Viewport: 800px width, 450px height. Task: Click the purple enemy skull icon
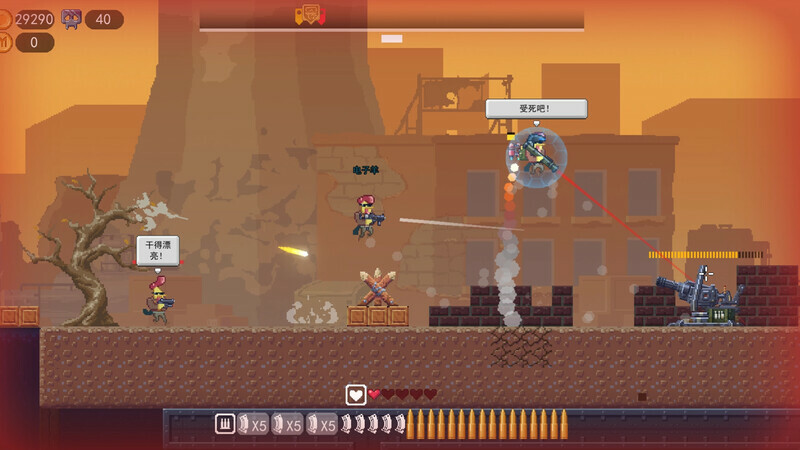point(72,18)
